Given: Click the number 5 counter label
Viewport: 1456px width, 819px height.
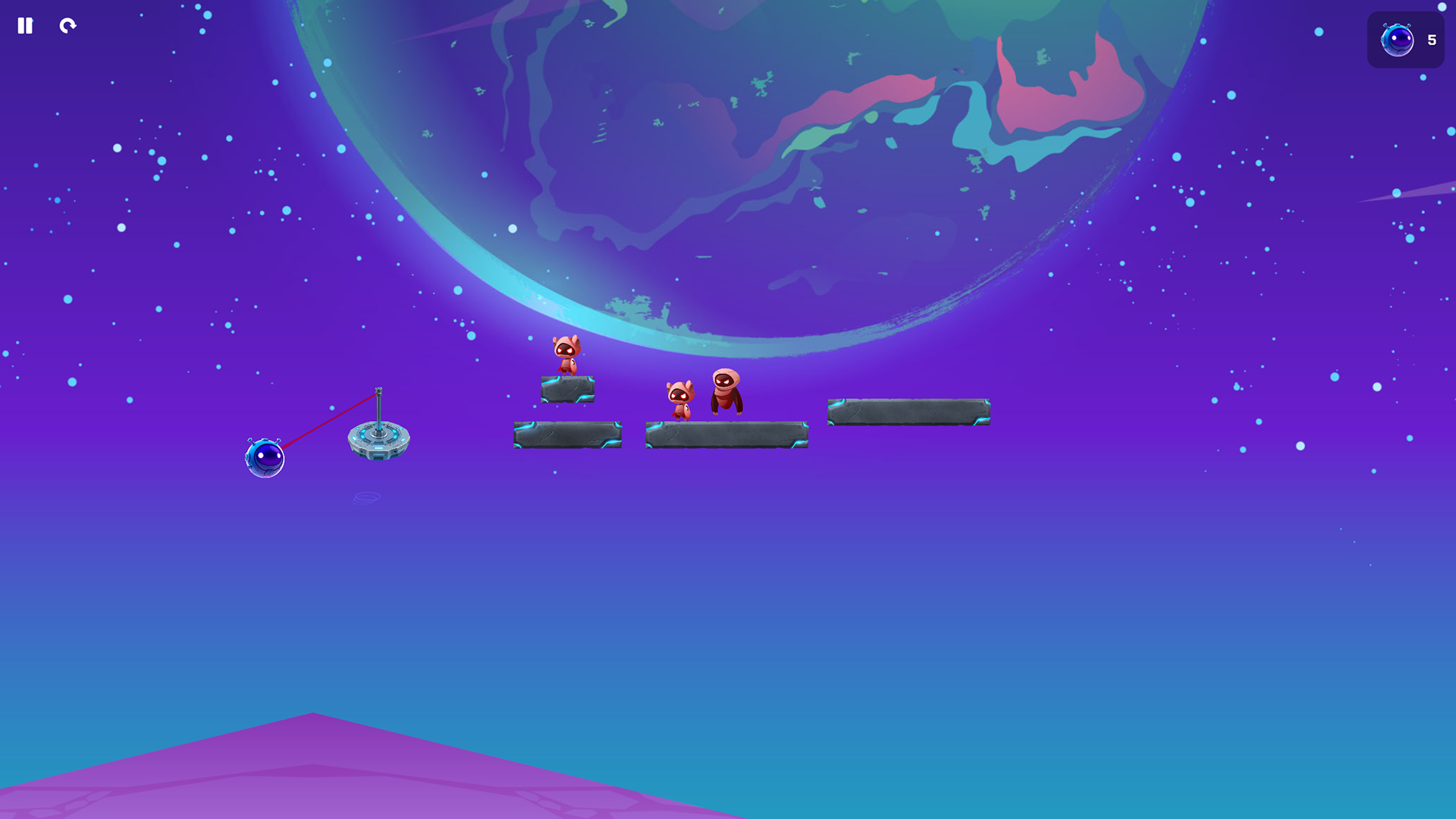Looking at the screenshot, I should 1432,40.
